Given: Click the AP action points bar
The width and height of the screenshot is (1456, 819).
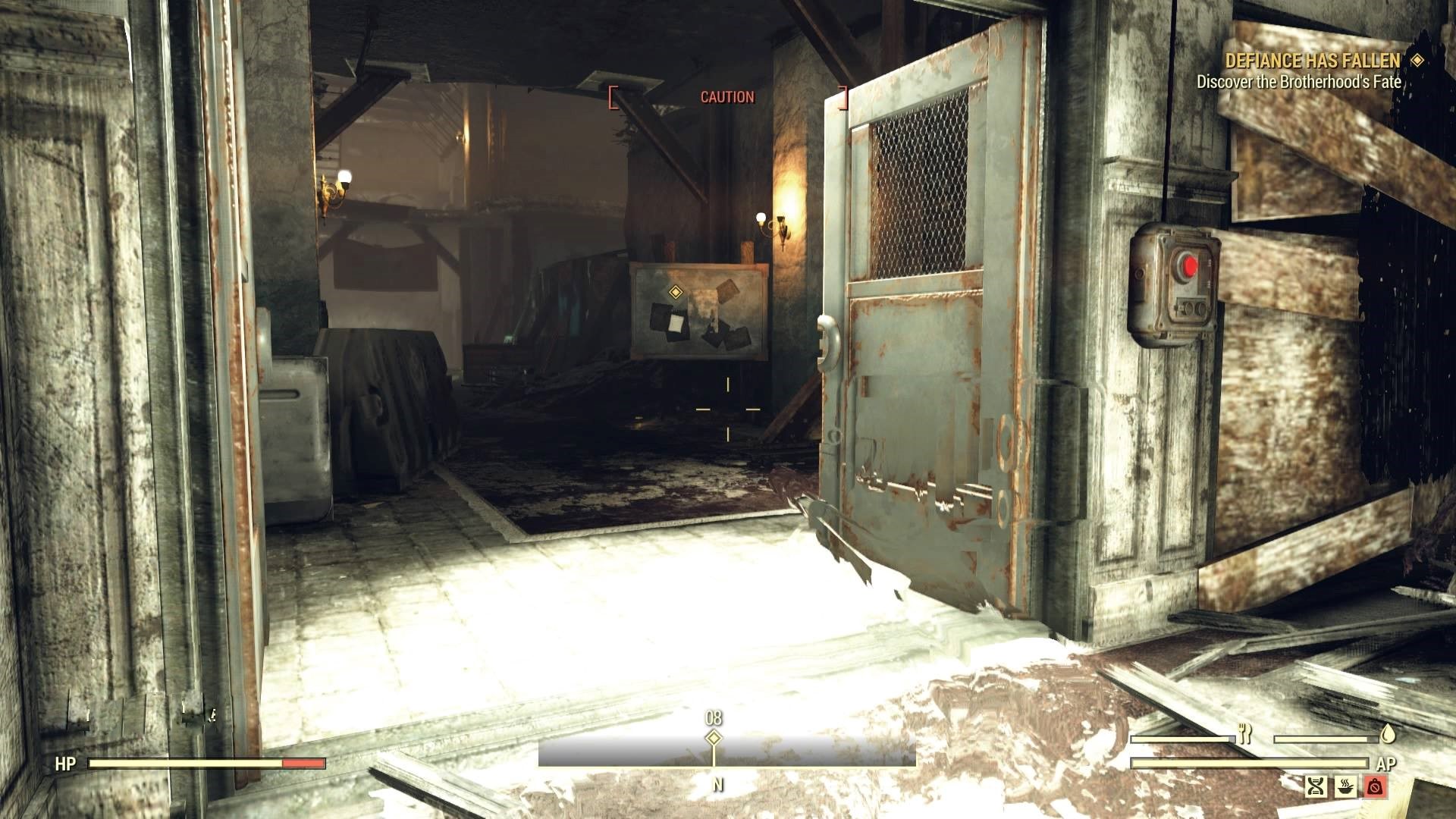Looking at the screenshot, I should tap(1251, 764).
